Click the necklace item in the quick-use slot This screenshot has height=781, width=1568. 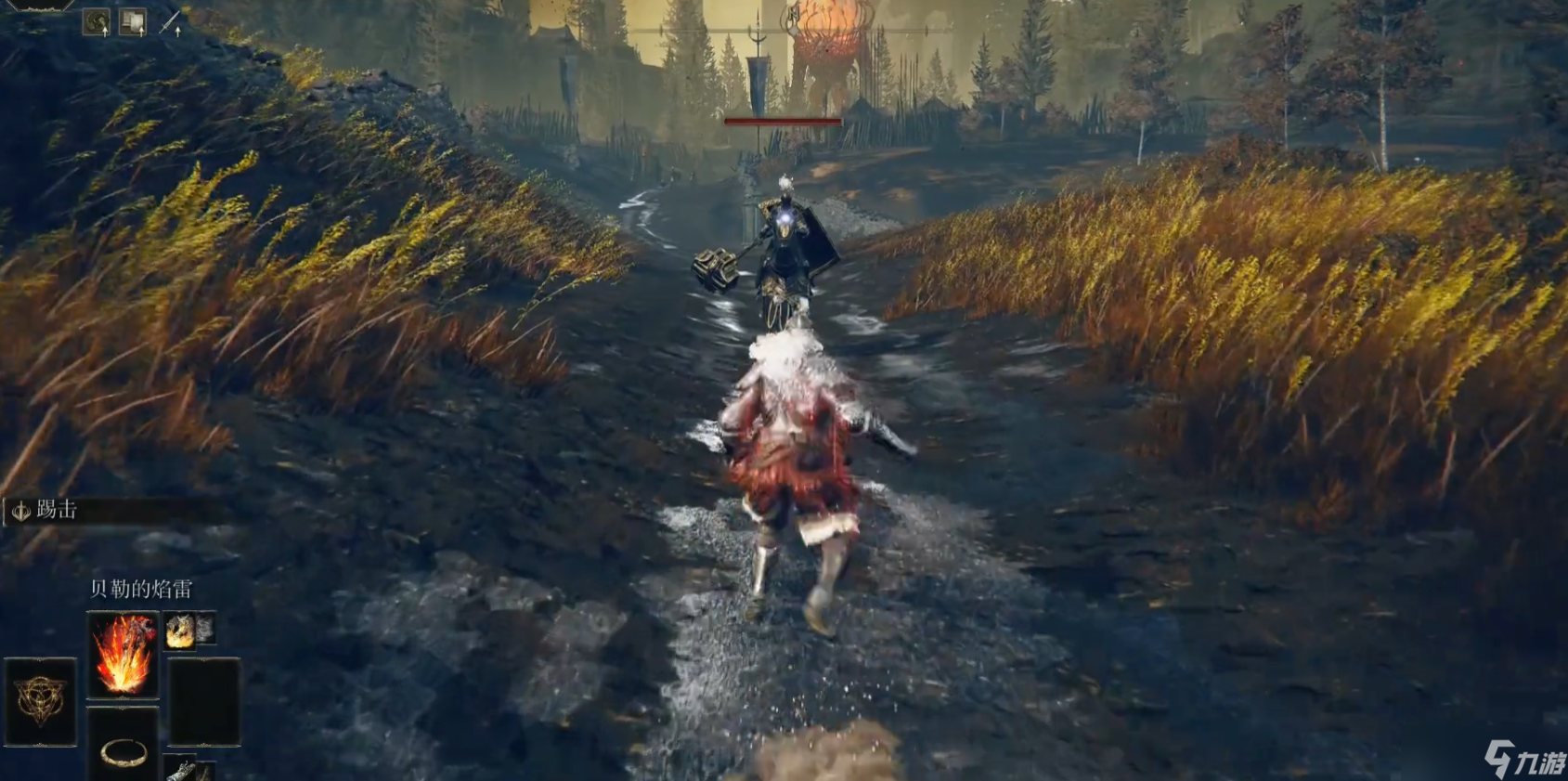point(123,754)
